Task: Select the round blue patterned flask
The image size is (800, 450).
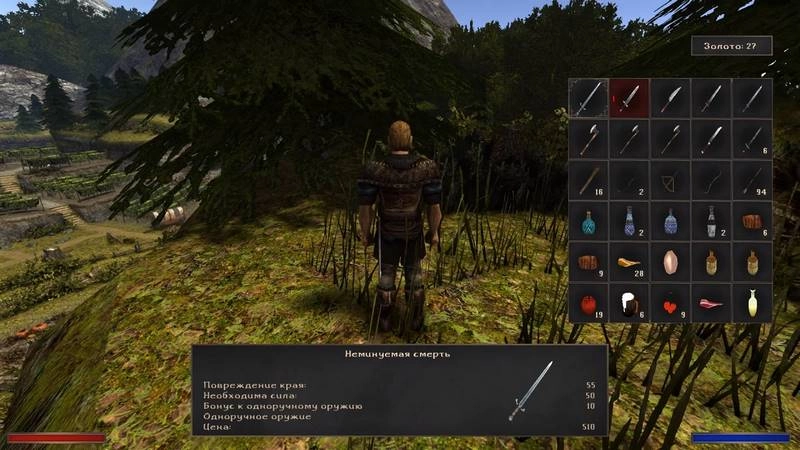Action: [x=670, y=221]
